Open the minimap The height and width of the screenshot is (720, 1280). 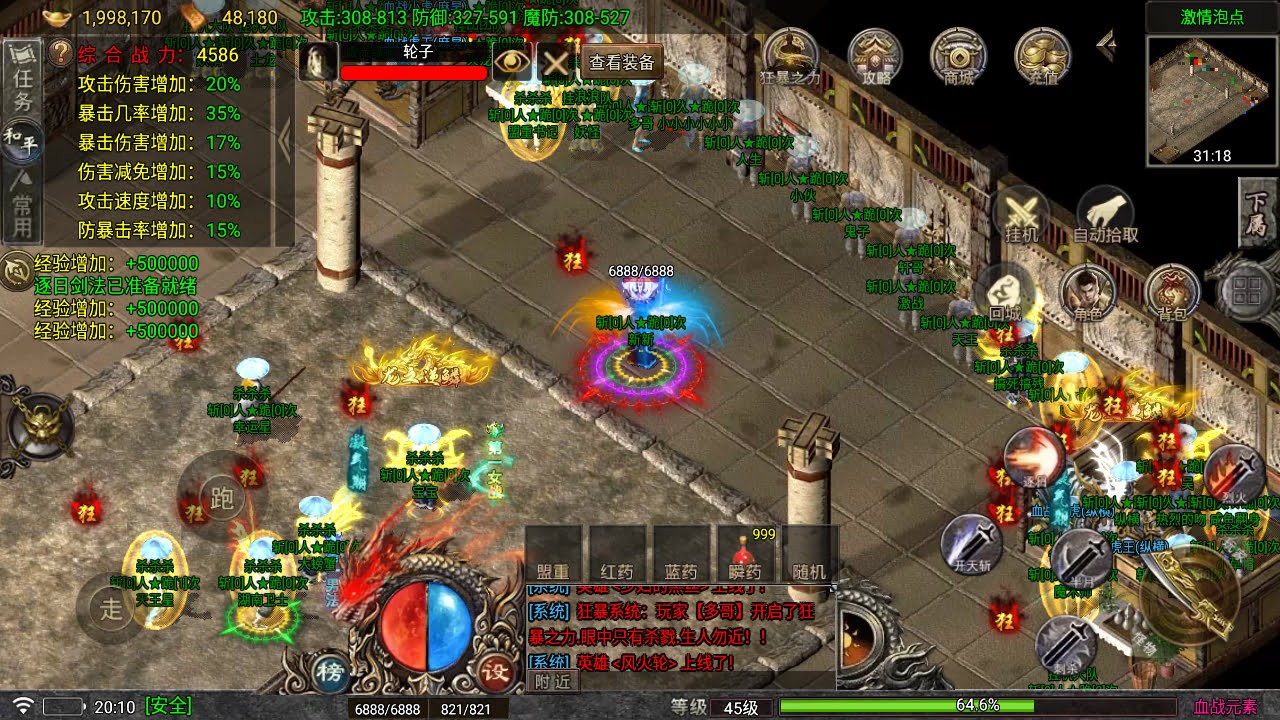coord(1212,98)
